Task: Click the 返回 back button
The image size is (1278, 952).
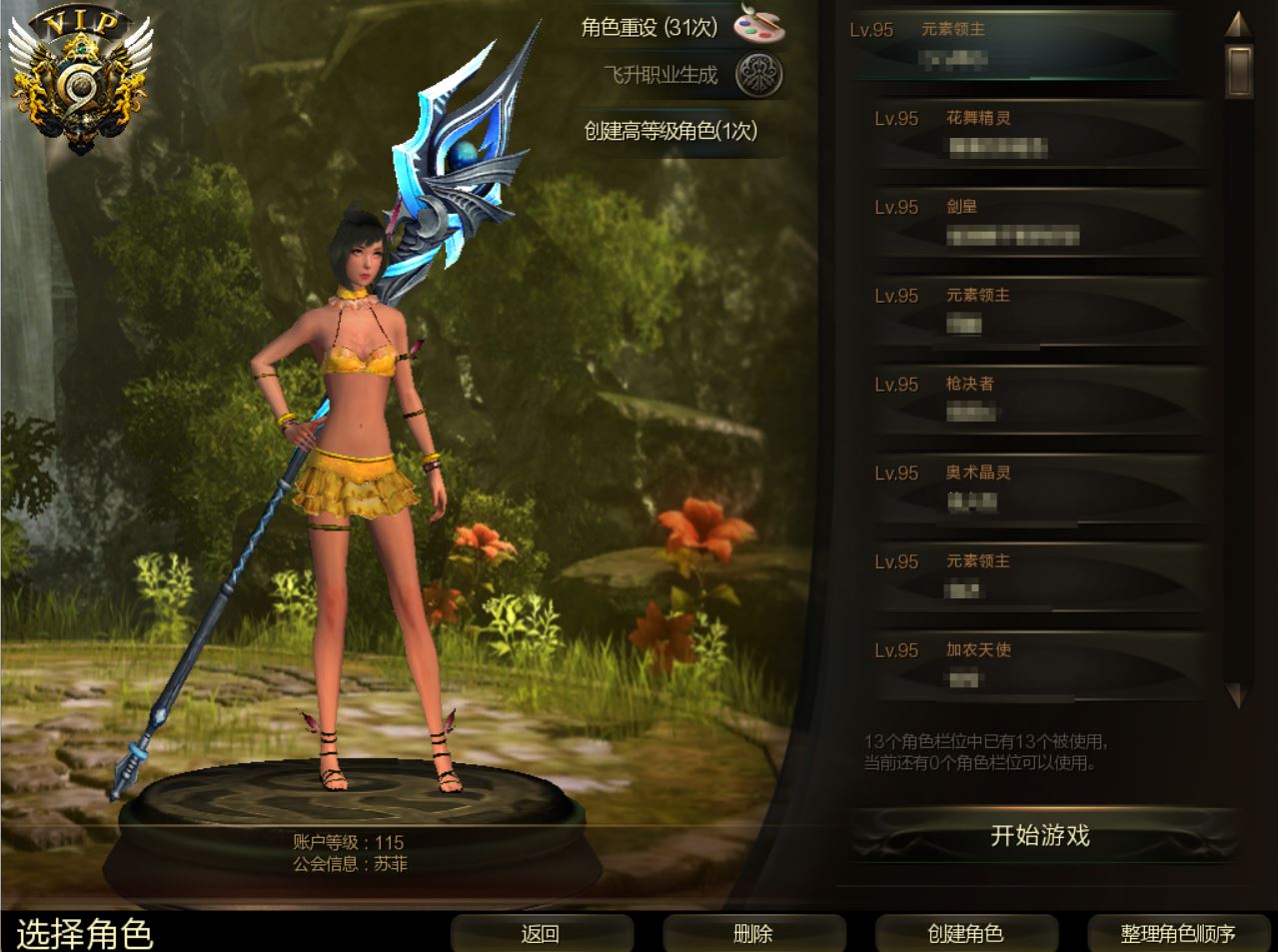Action: point(541,933)
